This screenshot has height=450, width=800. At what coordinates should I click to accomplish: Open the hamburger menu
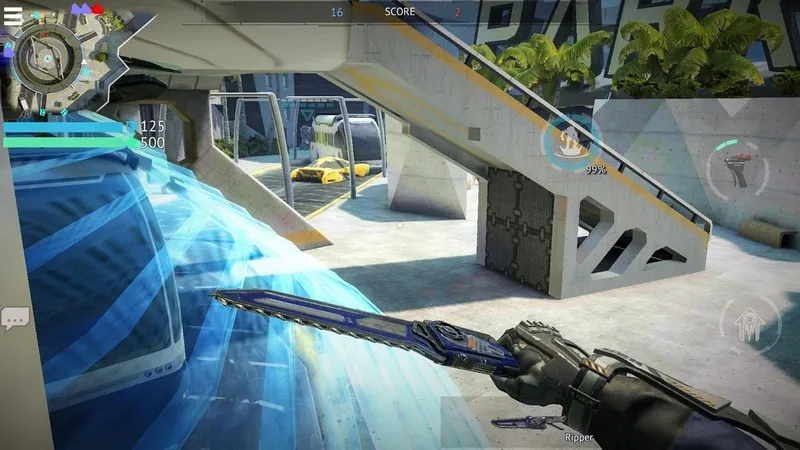[x=13, y=14]
